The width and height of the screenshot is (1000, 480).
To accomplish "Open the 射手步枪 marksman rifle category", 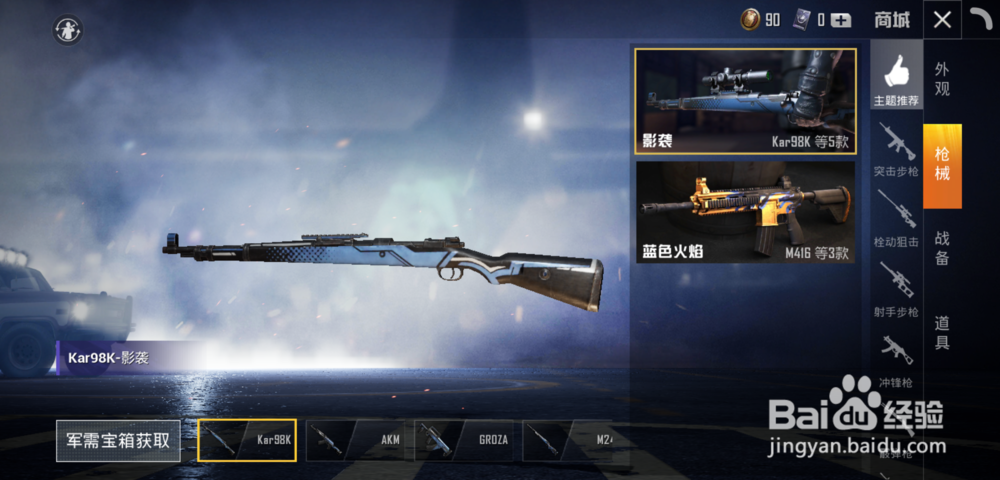I will (896, 289).
